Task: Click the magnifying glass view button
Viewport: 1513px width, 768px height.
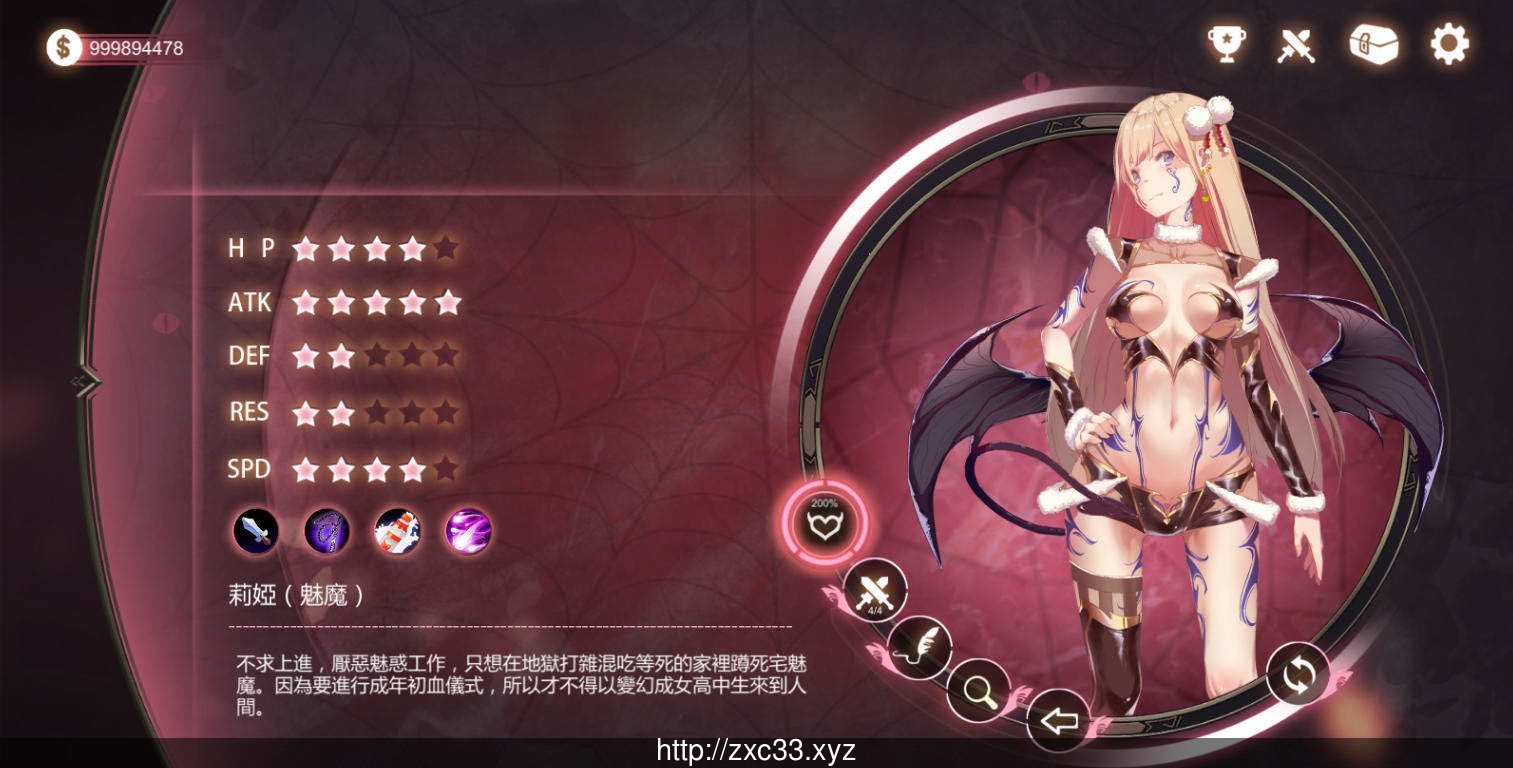Action: 977,689
